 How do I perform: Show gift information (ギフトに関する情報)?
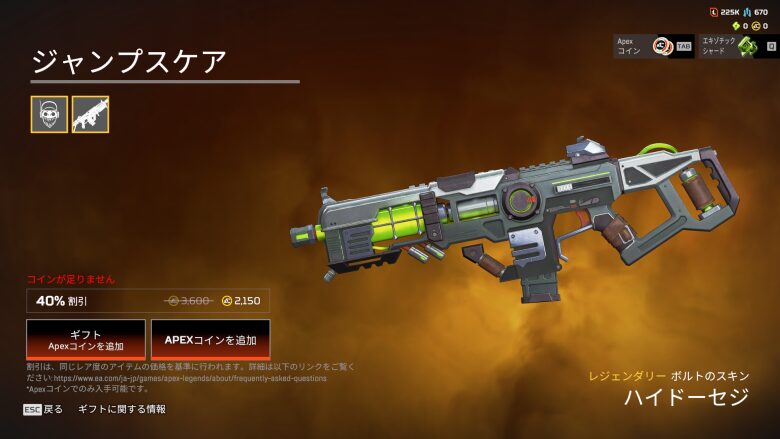point(122,409)
